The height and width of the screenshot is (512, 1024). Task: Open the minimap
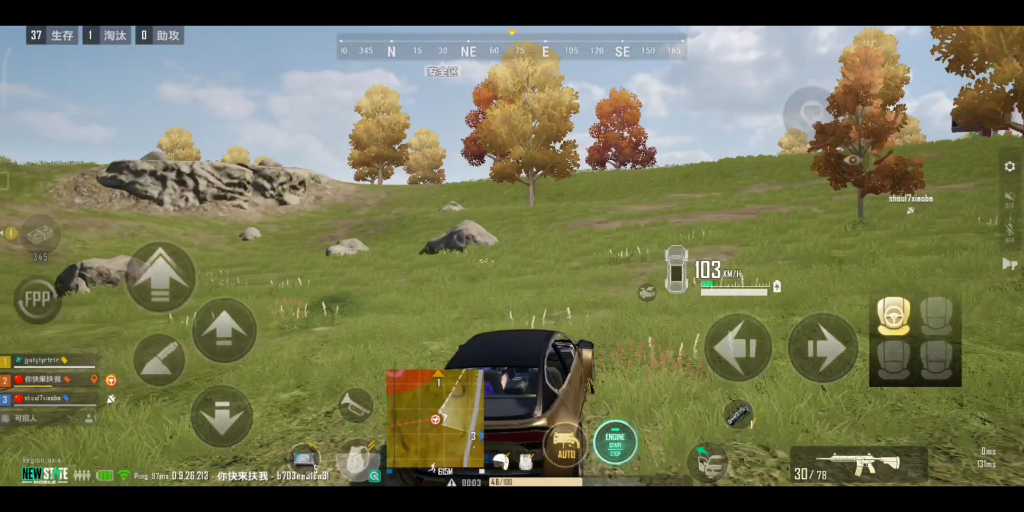click(x=435, y=418)
